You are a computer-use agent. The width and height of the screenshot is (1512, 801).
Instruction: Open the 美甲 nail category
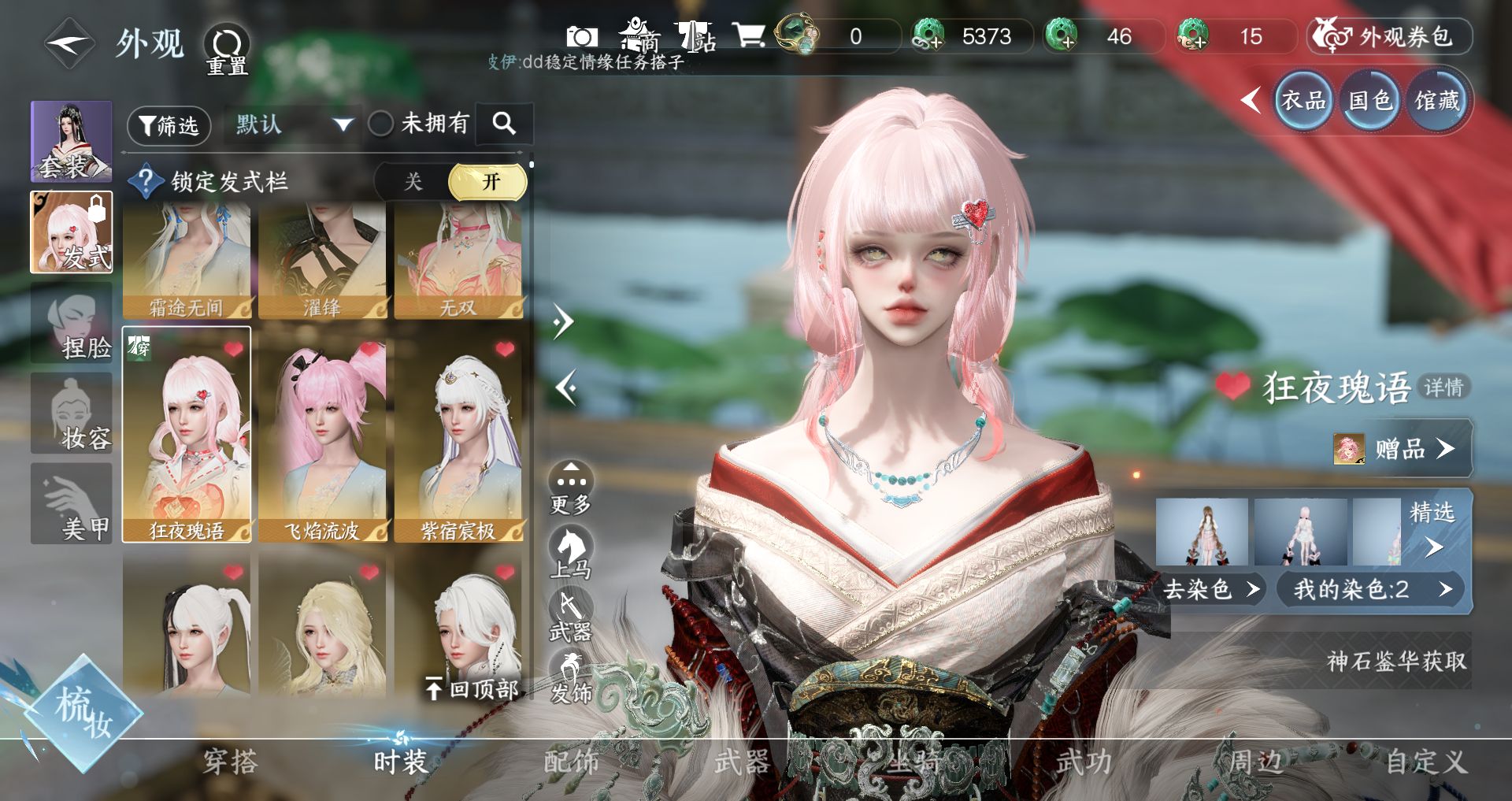tap(72, 504)
